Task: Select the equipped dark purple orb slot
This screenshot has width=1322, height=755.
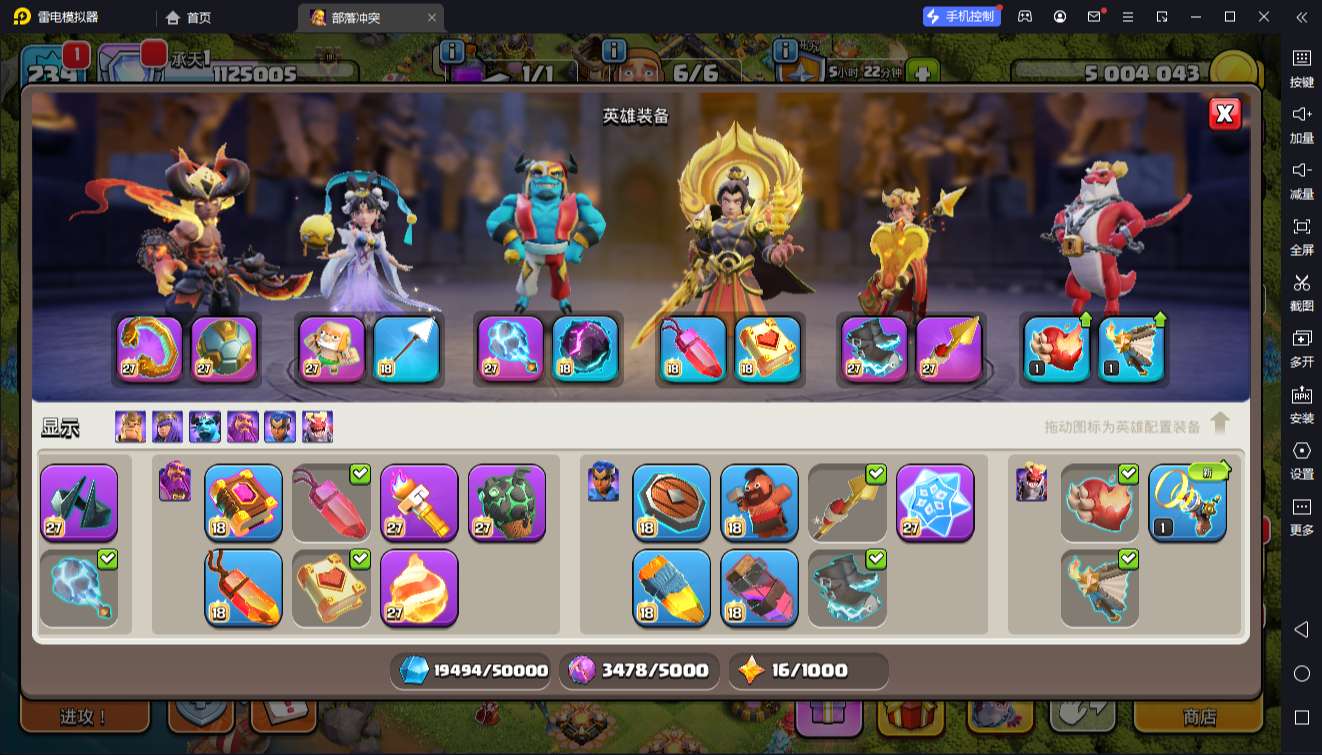Action: (x=585, y=349)
